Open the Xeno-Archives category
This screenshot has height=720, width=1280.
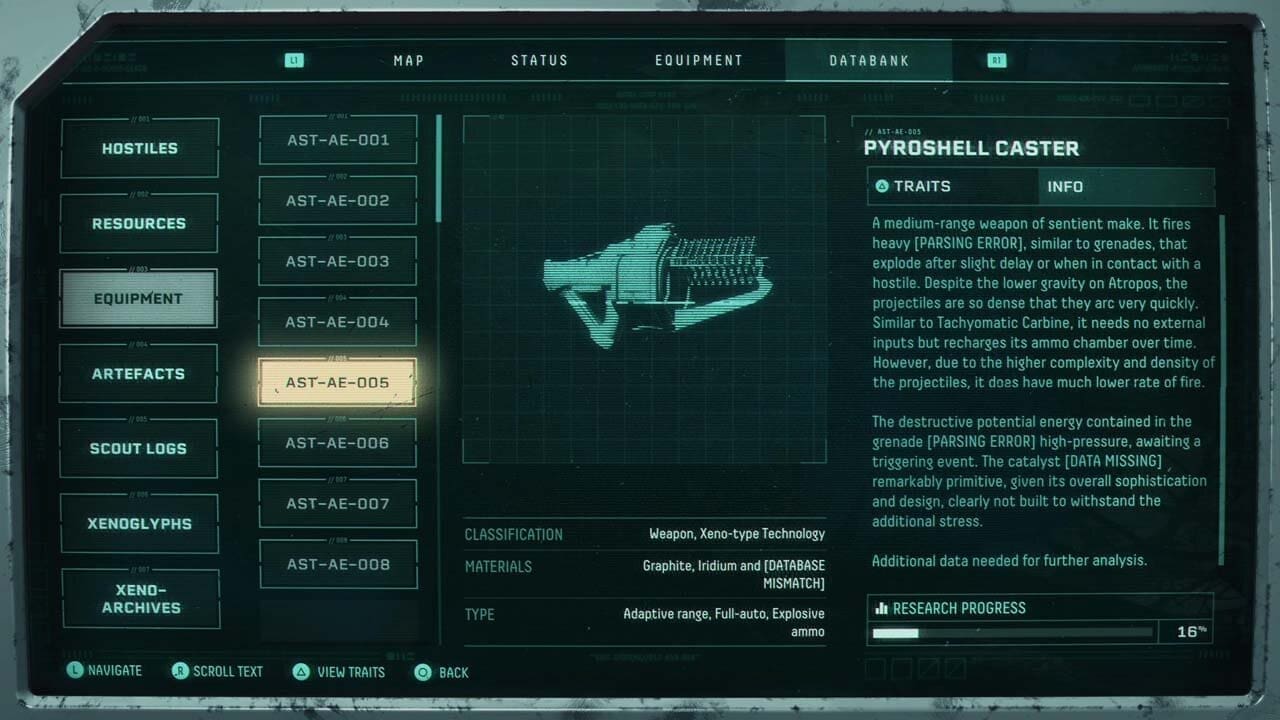(141, 599)
